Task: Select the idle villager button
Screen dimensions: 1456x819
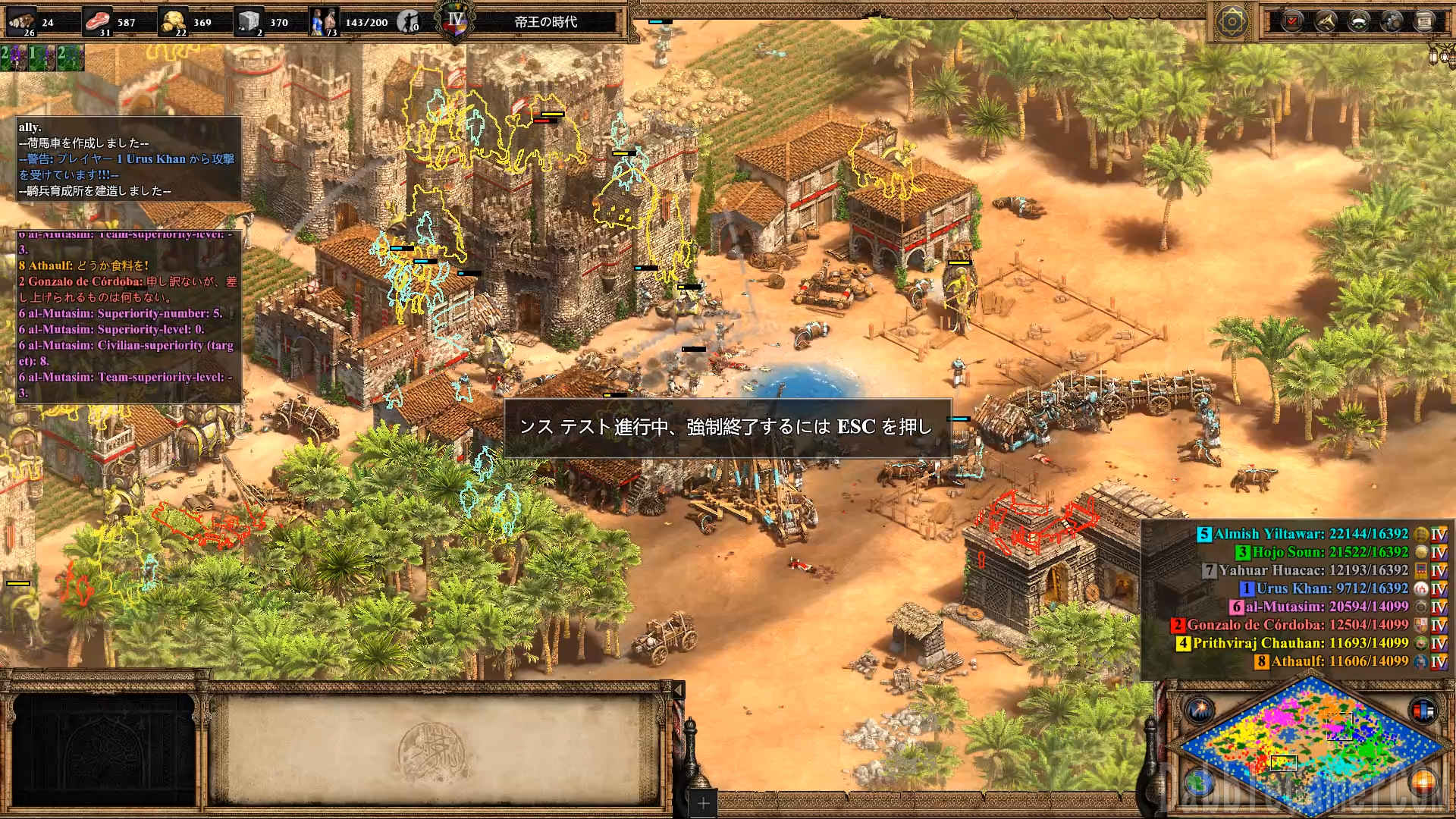Action: [x=409, y=21]
